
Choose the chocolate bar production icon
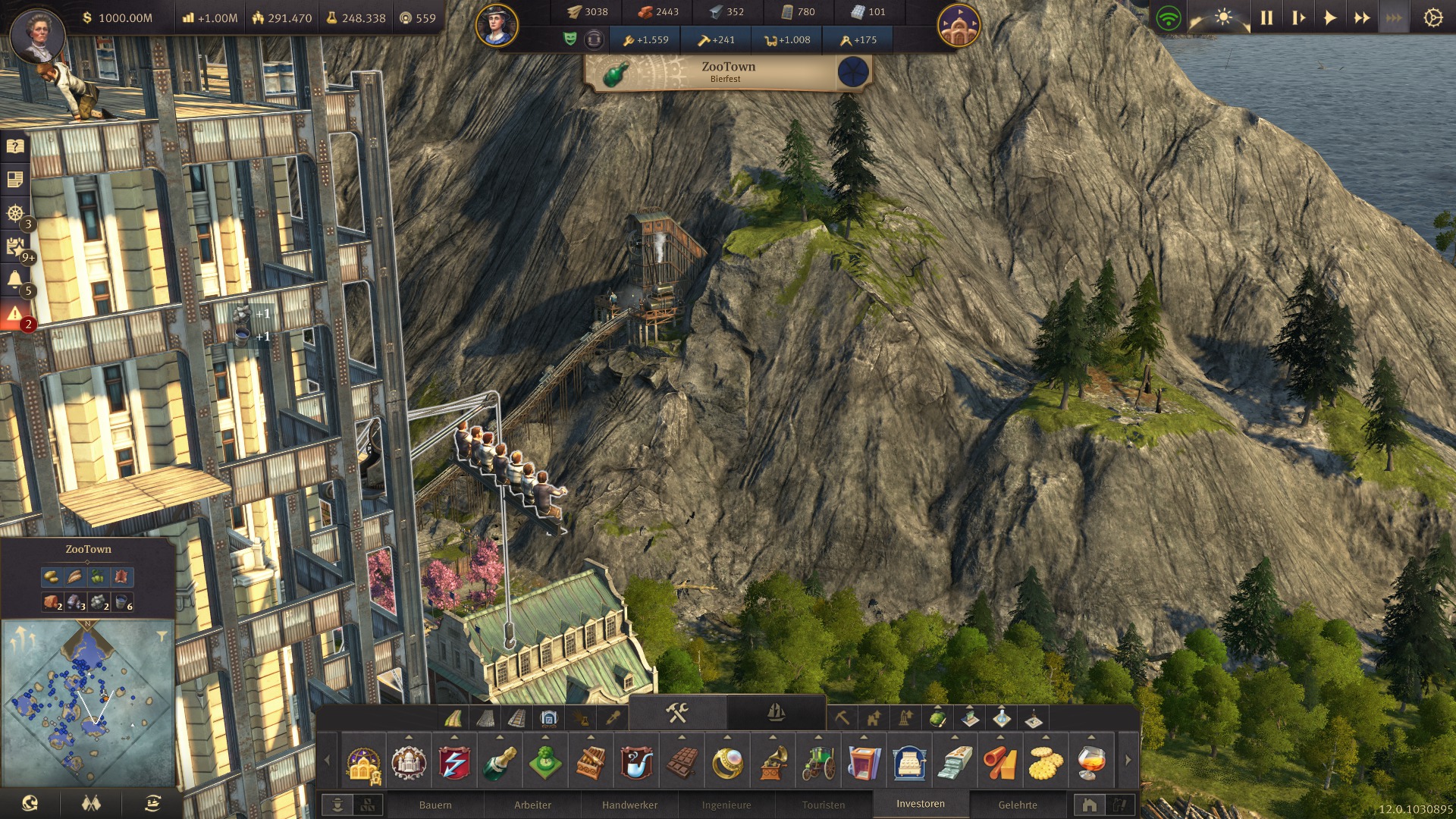click(681, 762)
